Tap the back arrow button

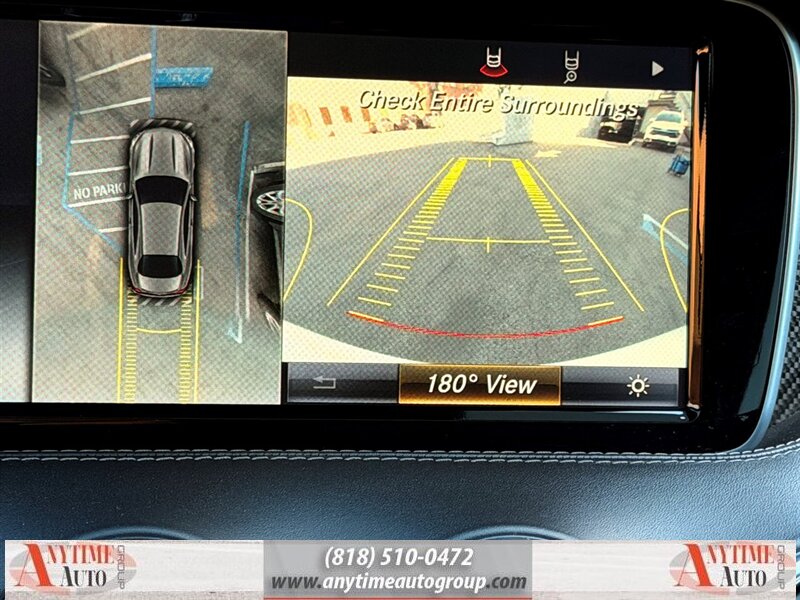pos(325,384)
